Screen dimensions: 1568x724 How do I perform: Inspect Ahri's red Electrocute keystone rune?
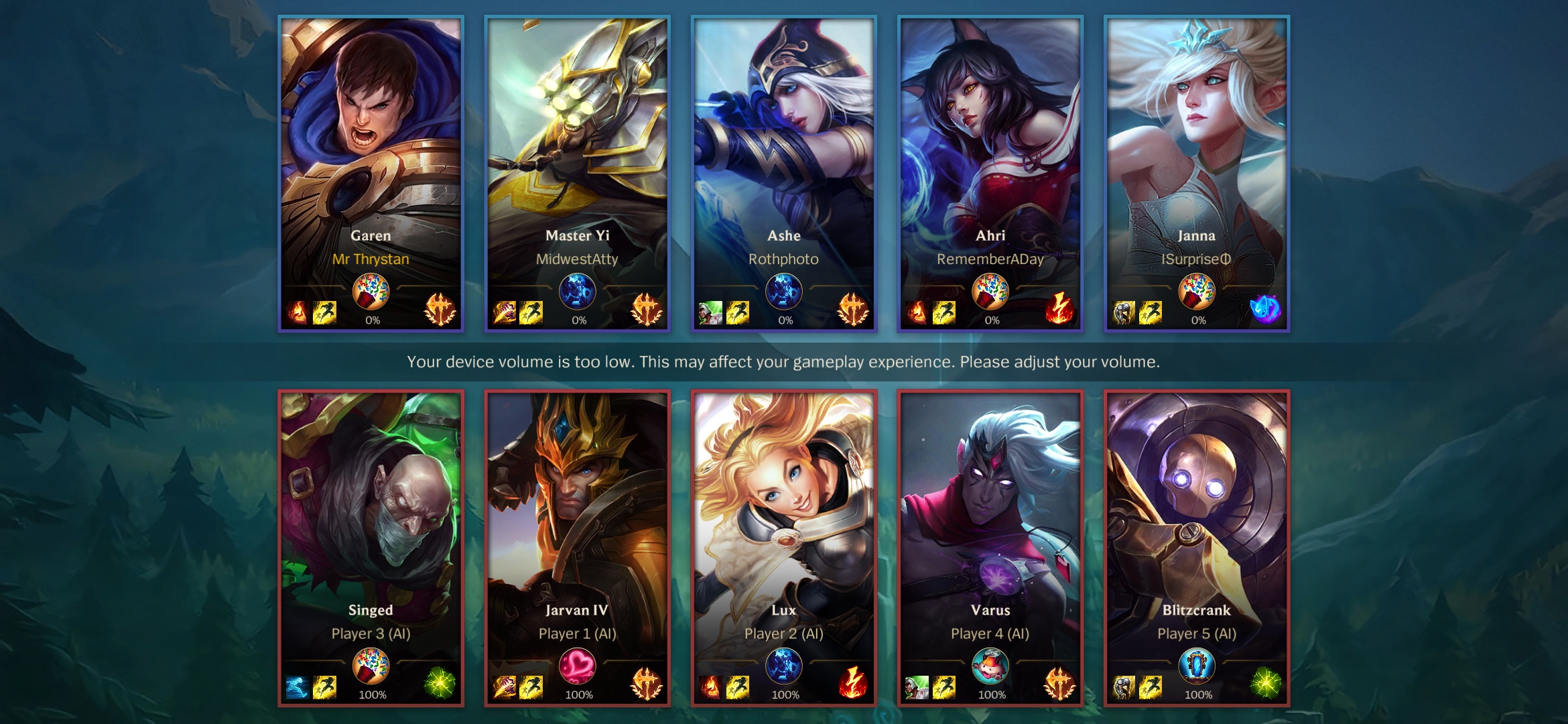(1059, 309)
